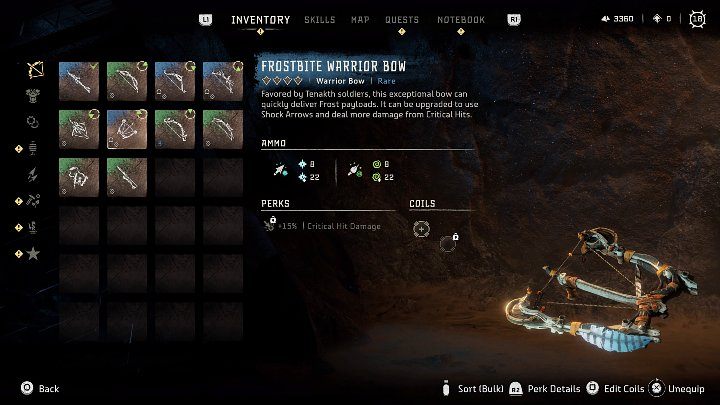
Task: Unequip the selected bow
Action: coord(680,388)
